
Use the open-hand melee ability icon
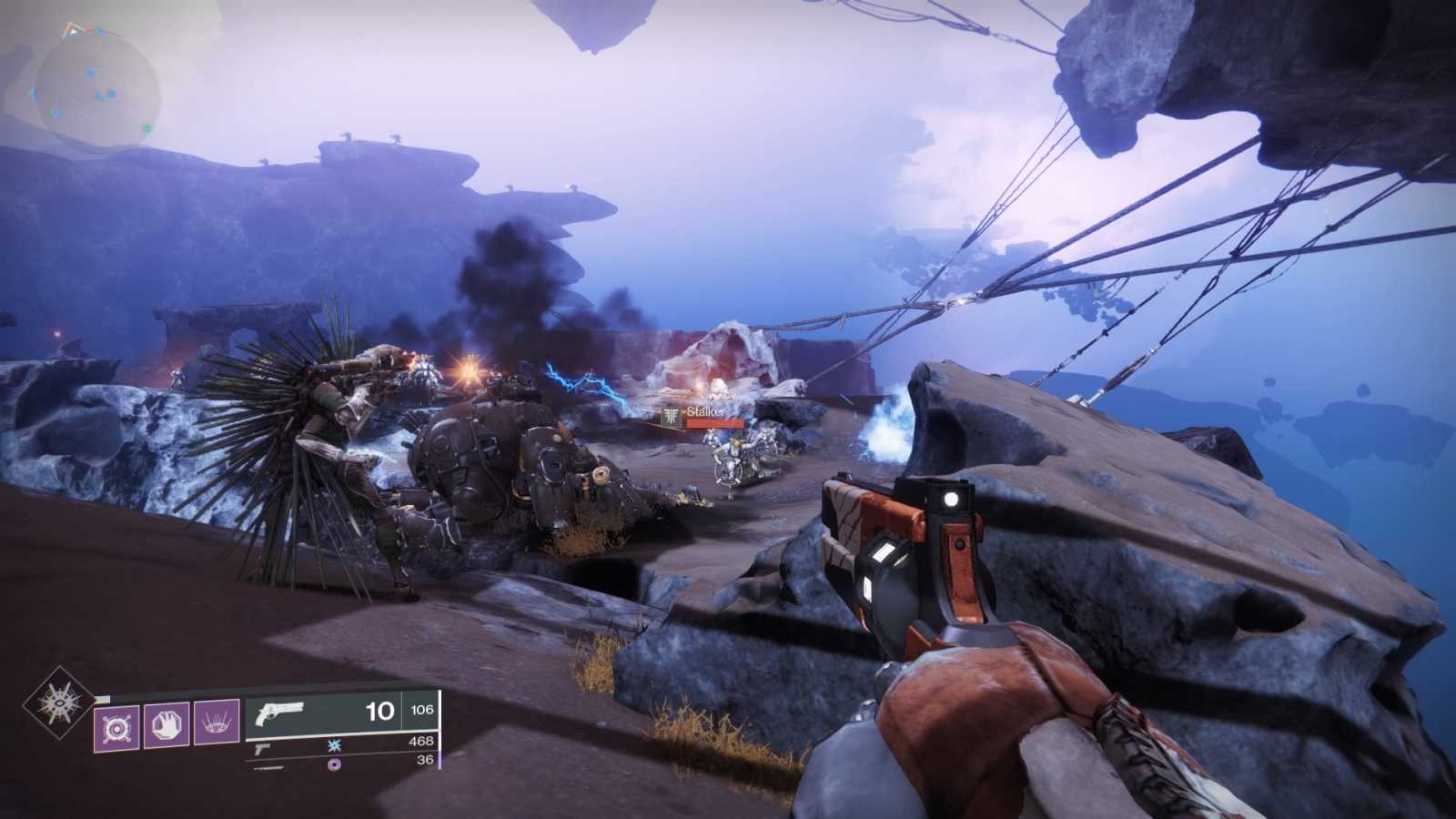tap(167, 725)
